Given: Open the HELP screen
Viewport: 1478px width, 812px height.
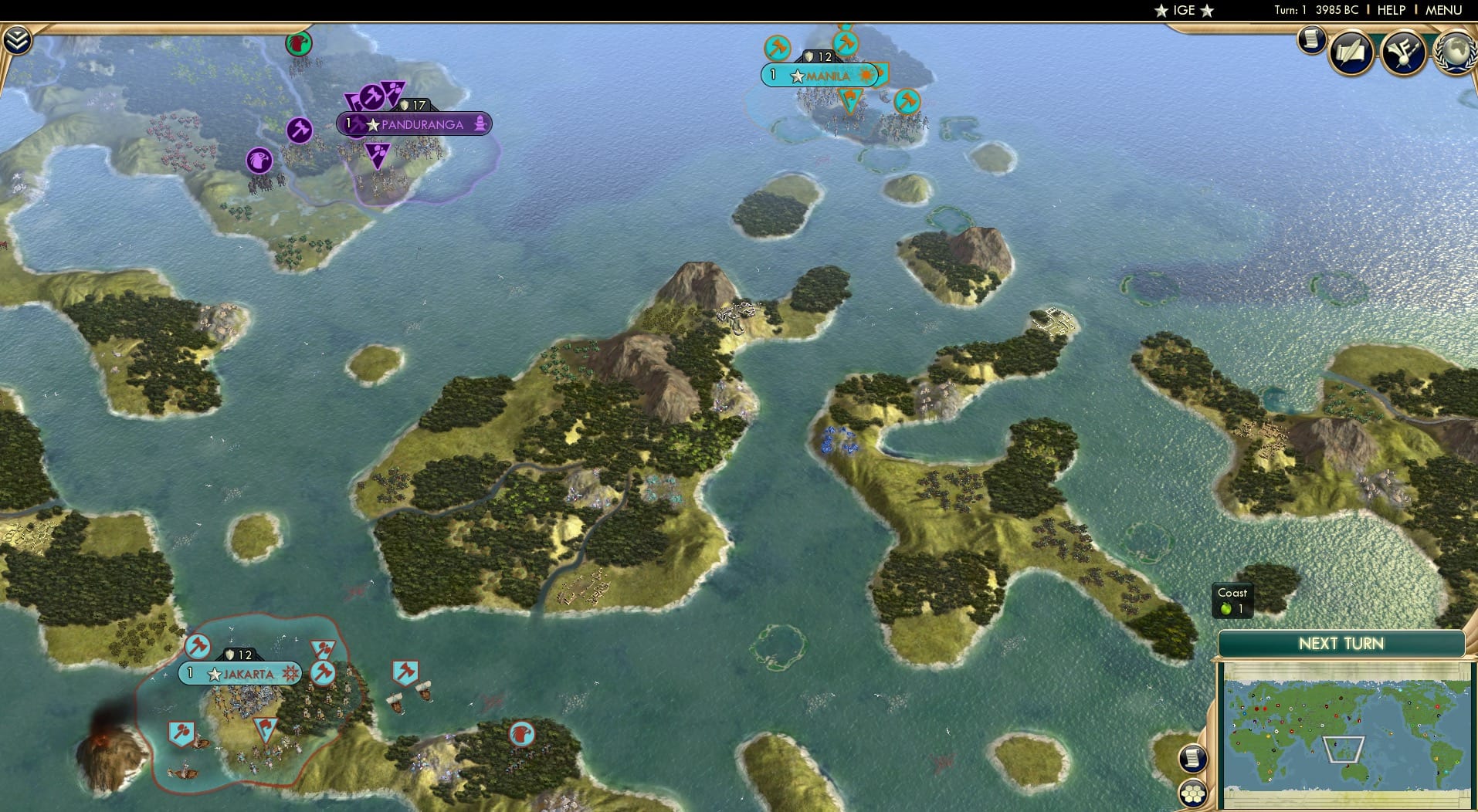Looking at the screenshot, I should coord(1391,10).
